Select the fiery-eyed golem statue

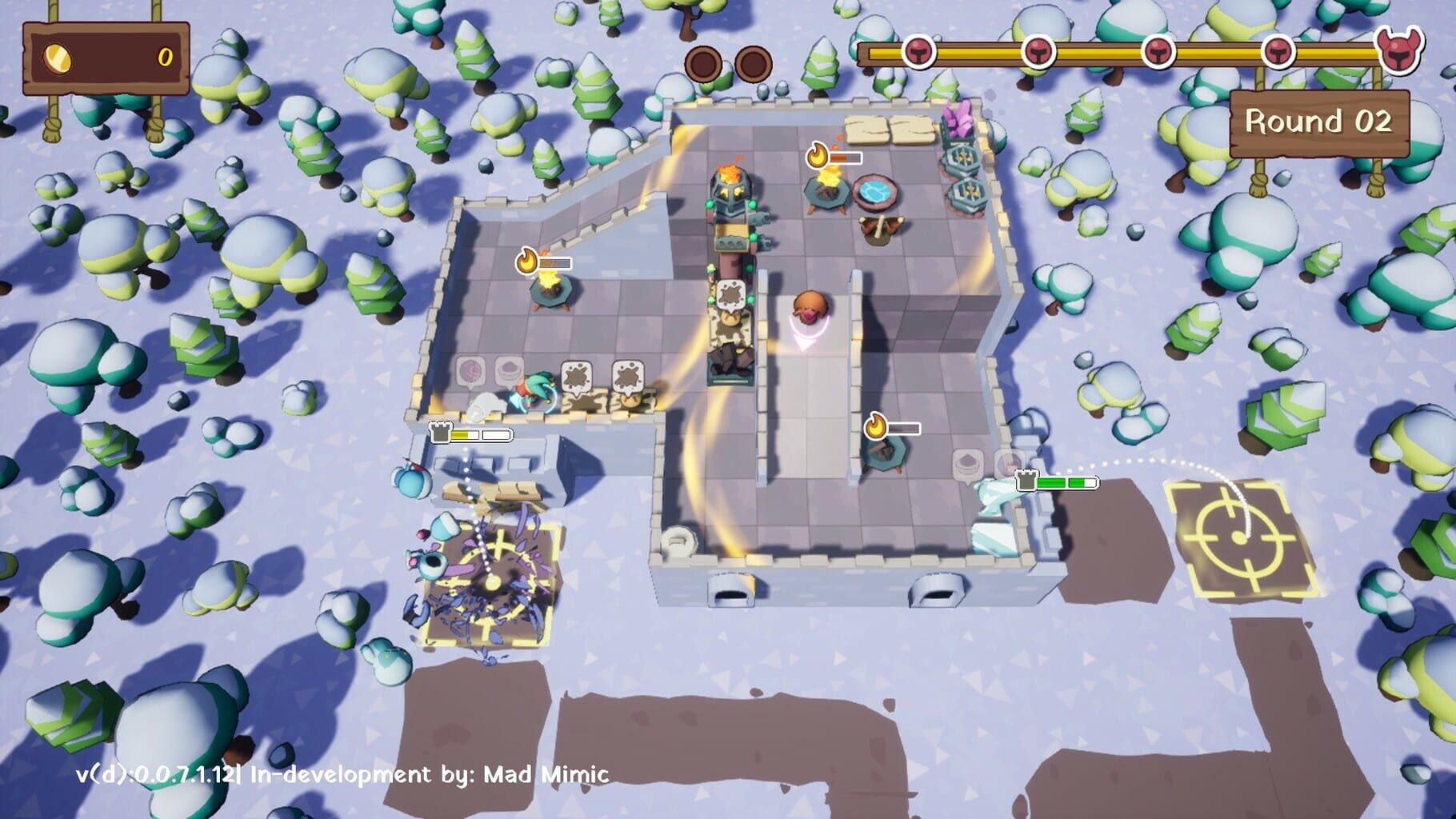(730, 192)
